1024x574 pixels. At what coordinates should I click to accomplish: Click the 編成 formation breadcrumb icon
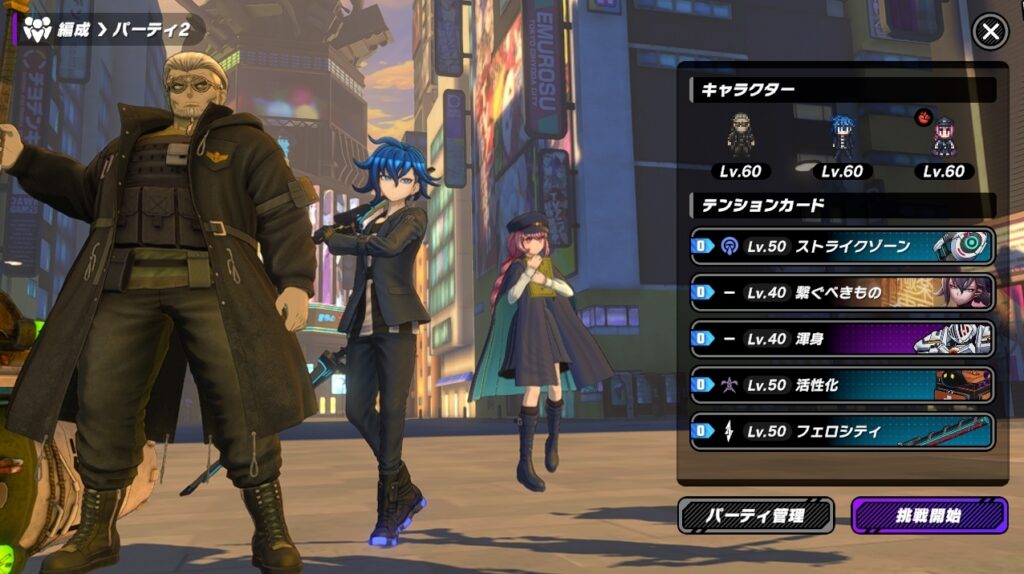tap(37, 29)
